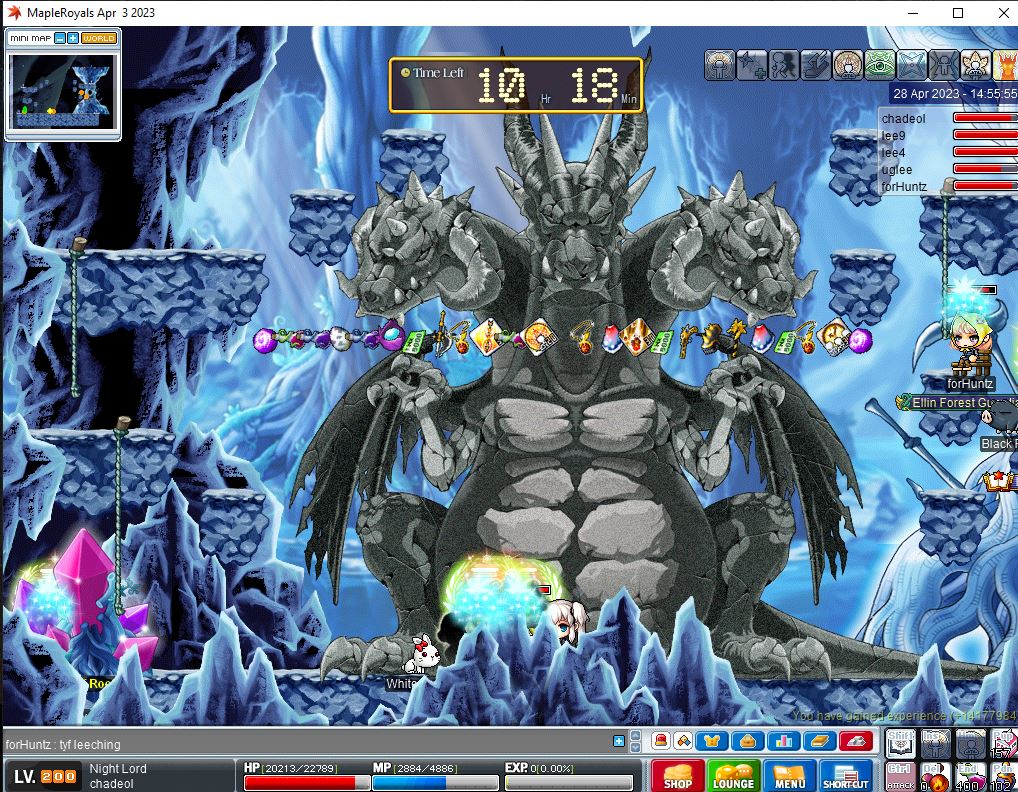Click the blue crossed-blades buff icon

(x=912, y=65)
